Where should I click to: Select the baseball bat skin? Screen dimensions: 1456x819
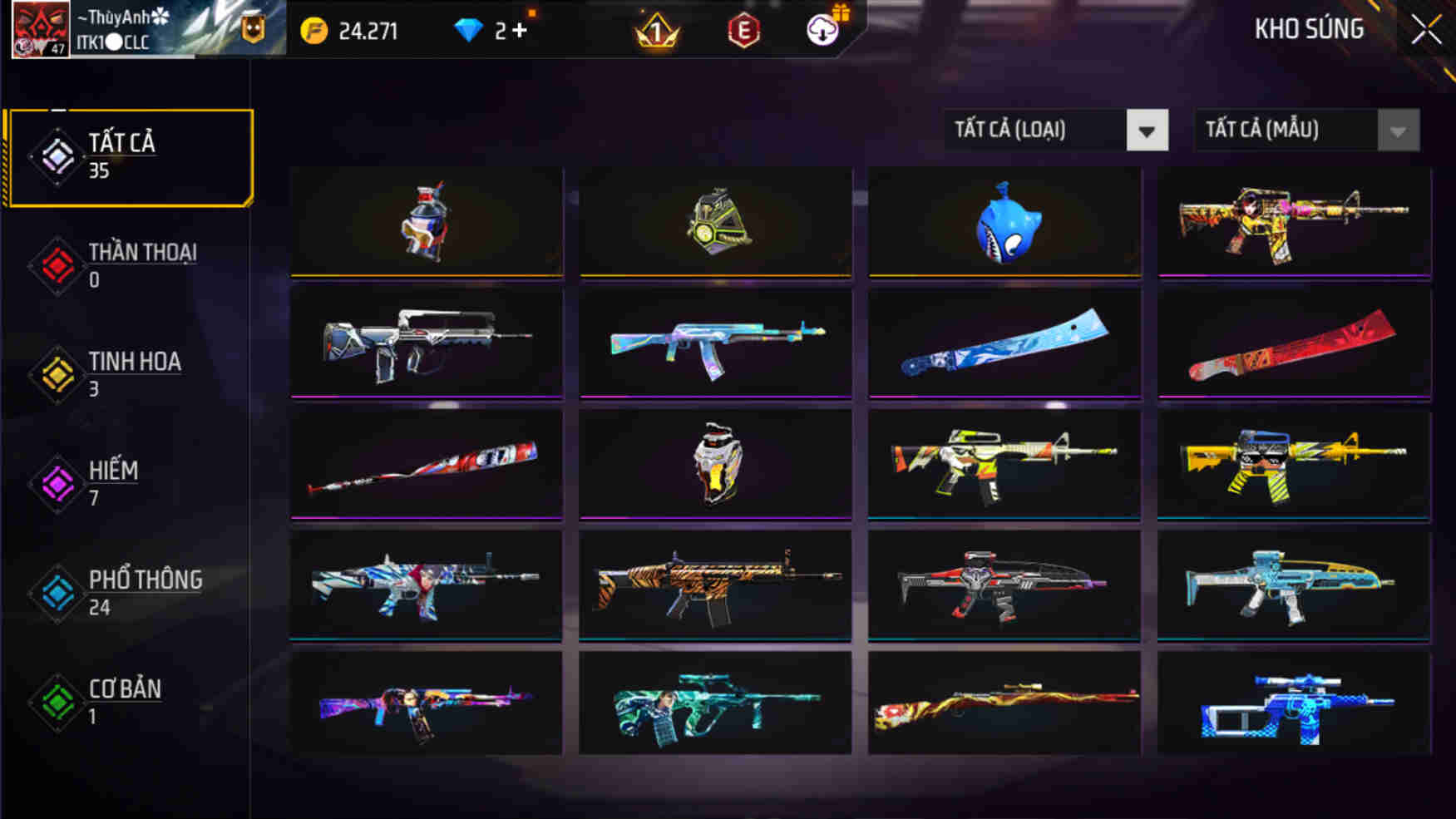426,464
